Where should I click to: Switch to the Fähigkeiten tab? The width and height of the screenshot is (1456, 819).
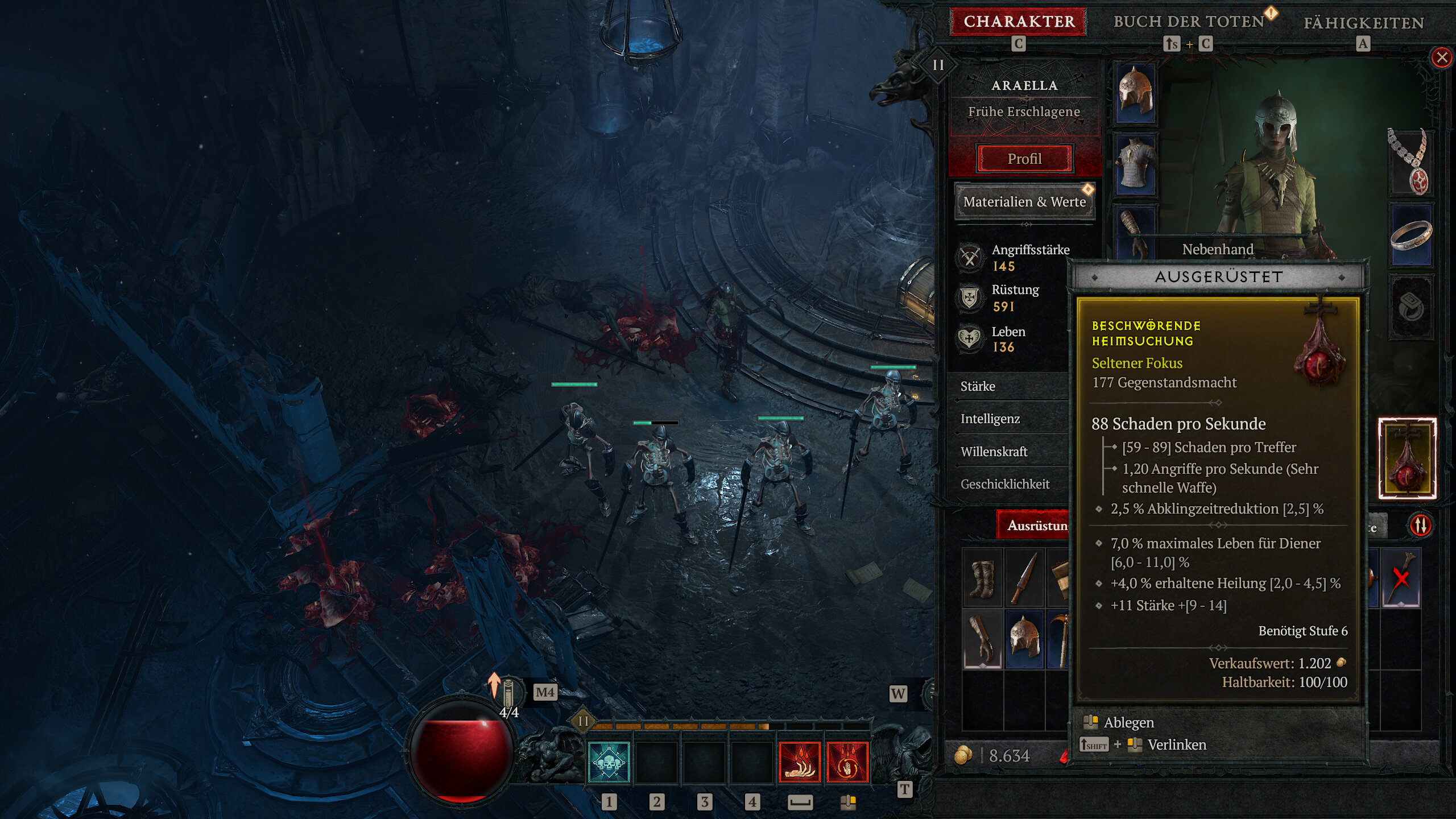(x=1363, y=23)
